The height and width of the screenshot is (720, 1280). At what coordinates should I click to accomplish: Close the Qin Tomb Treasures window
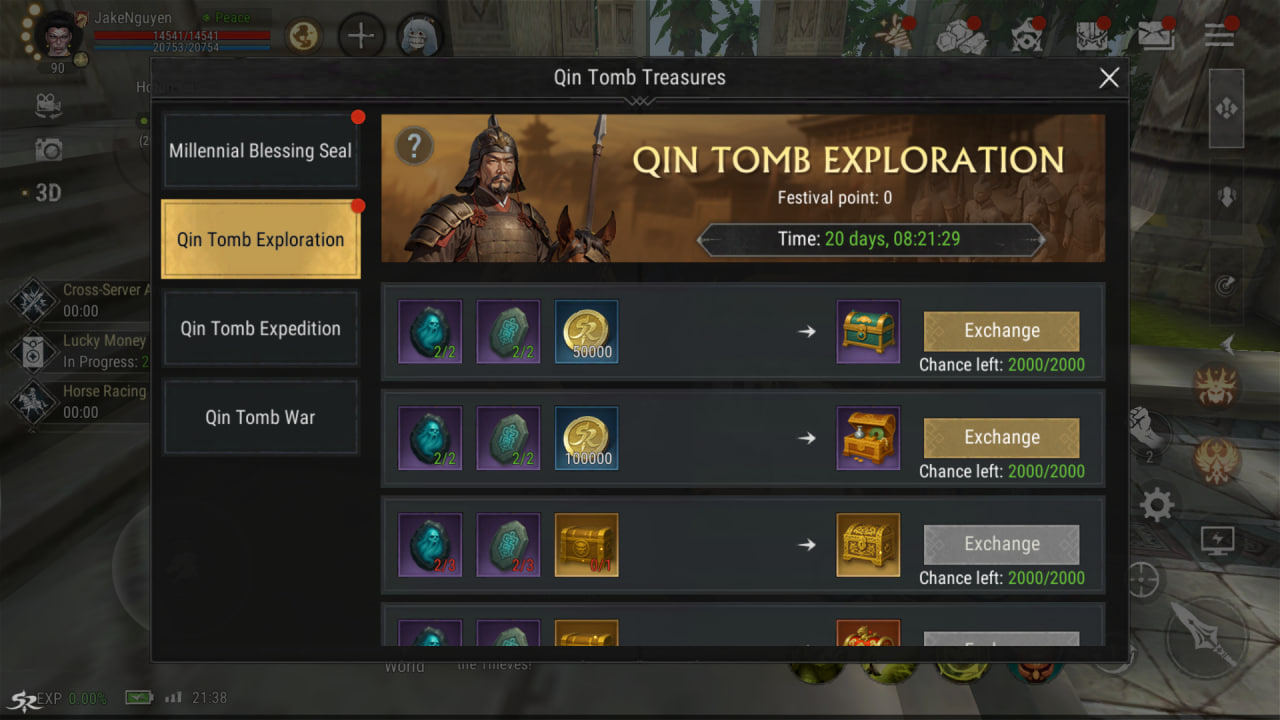coord(1108,78)
